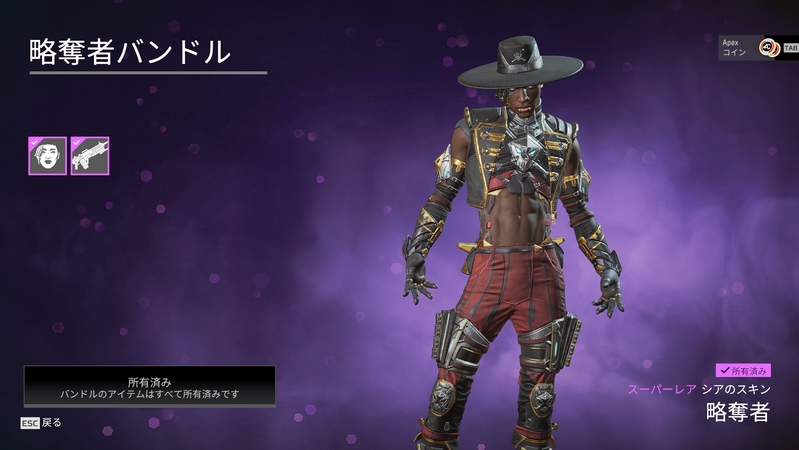Screen dimensions: 799x450
Task: Click the 所有済み bundle owned button
Action: (150, 387)
